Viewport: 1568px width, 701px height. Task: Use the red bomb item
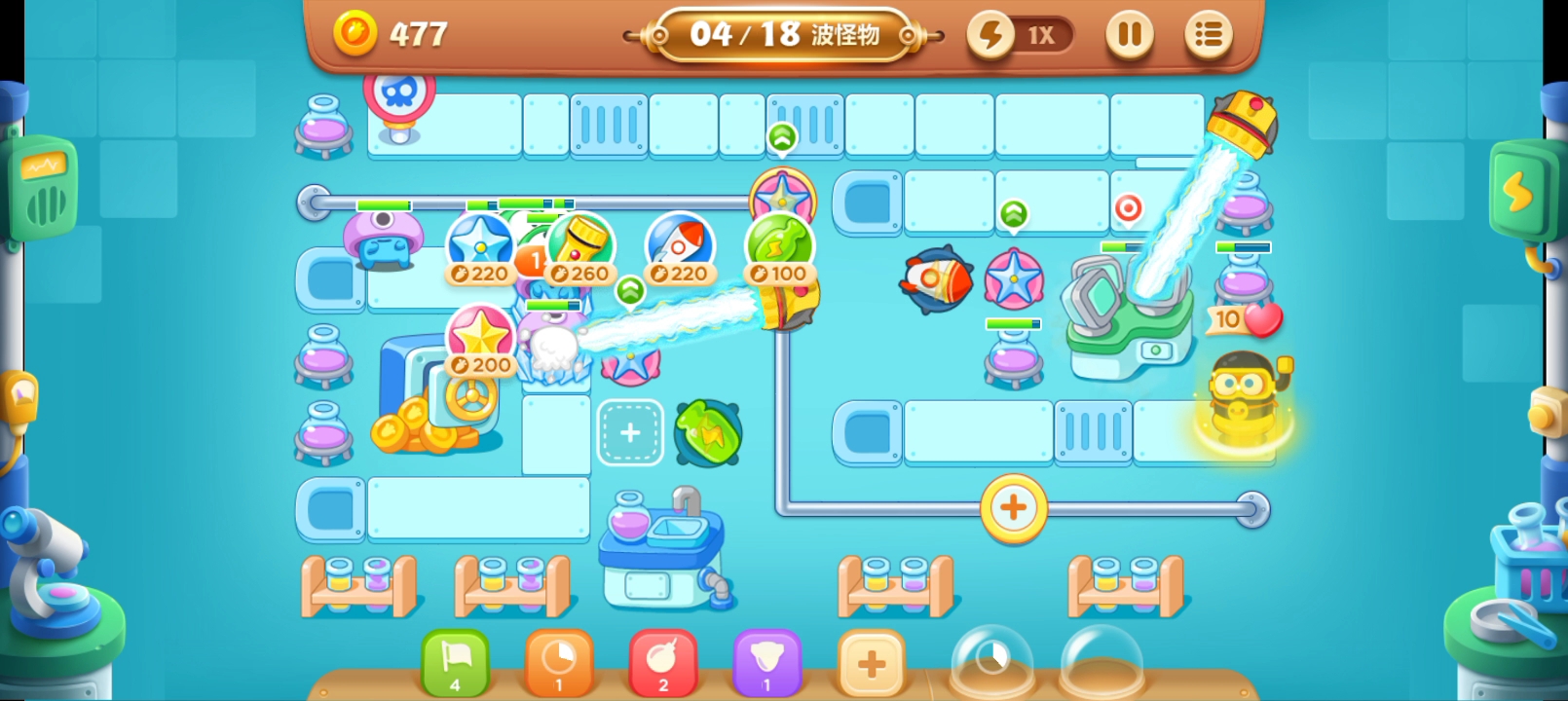point(663,662)
